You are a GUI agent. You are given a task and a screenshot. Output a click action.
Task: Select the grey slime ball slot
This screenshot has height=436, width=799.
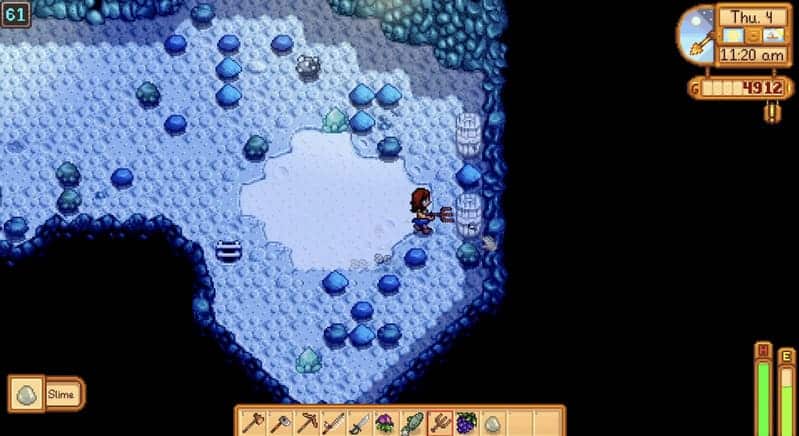point(492,422)
